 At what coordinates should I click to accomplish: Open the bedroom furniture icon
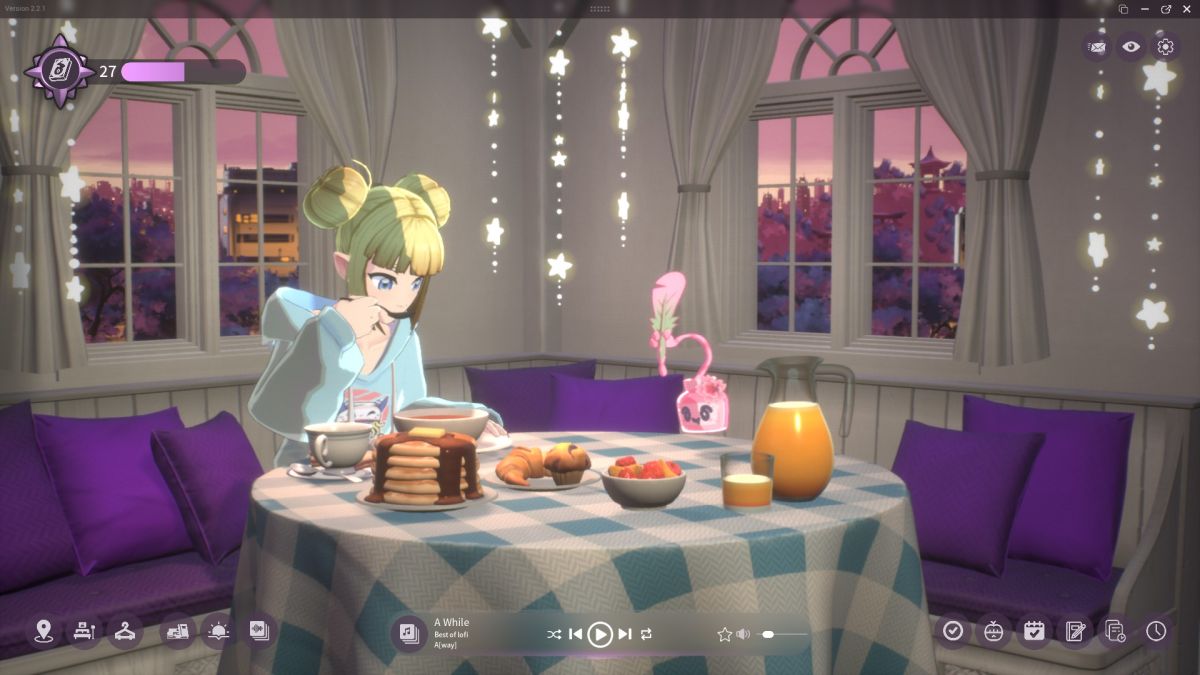coord(83,631)
